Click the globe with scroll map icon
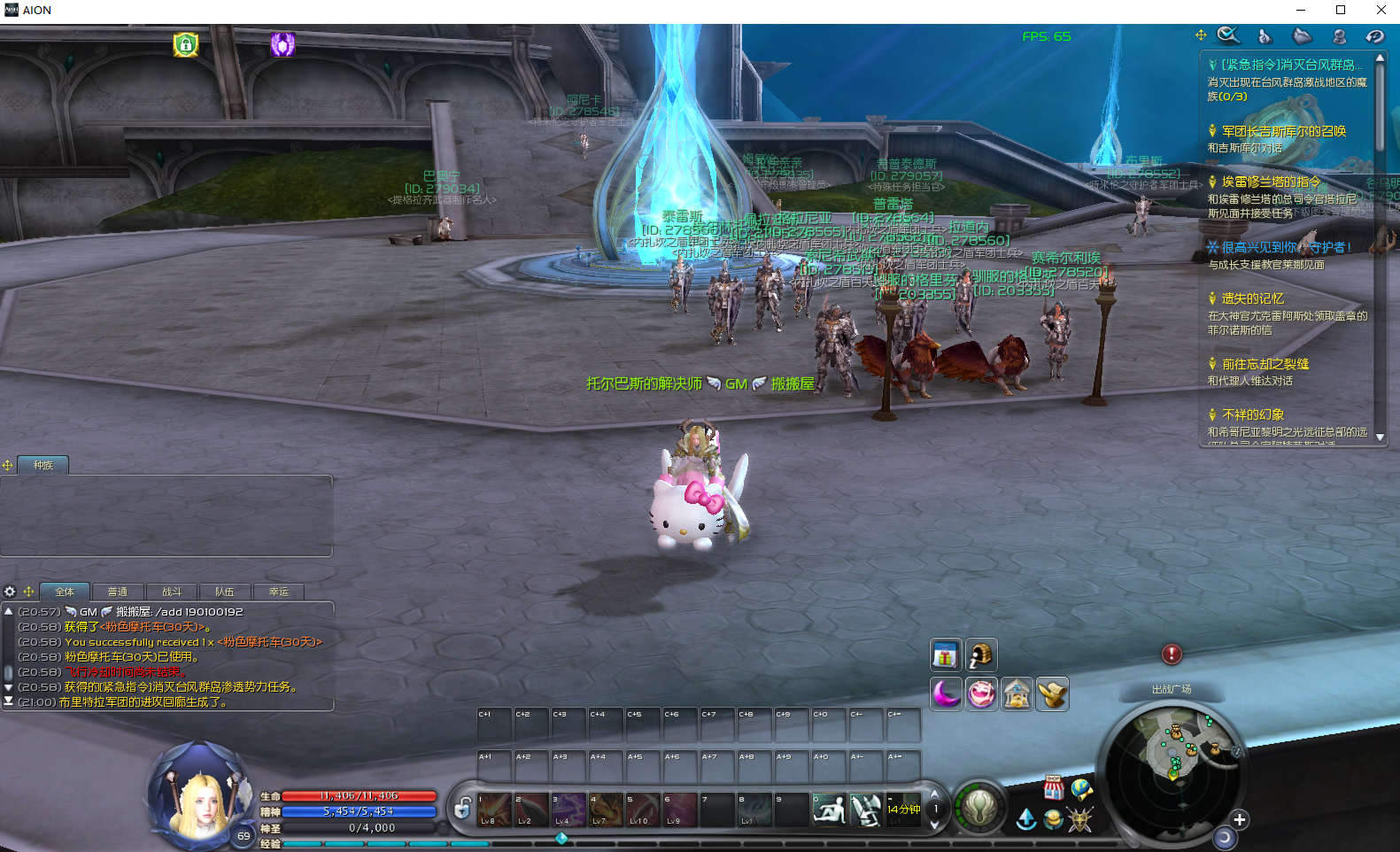Screen dimensions: 1400x852 (1081, 788)
